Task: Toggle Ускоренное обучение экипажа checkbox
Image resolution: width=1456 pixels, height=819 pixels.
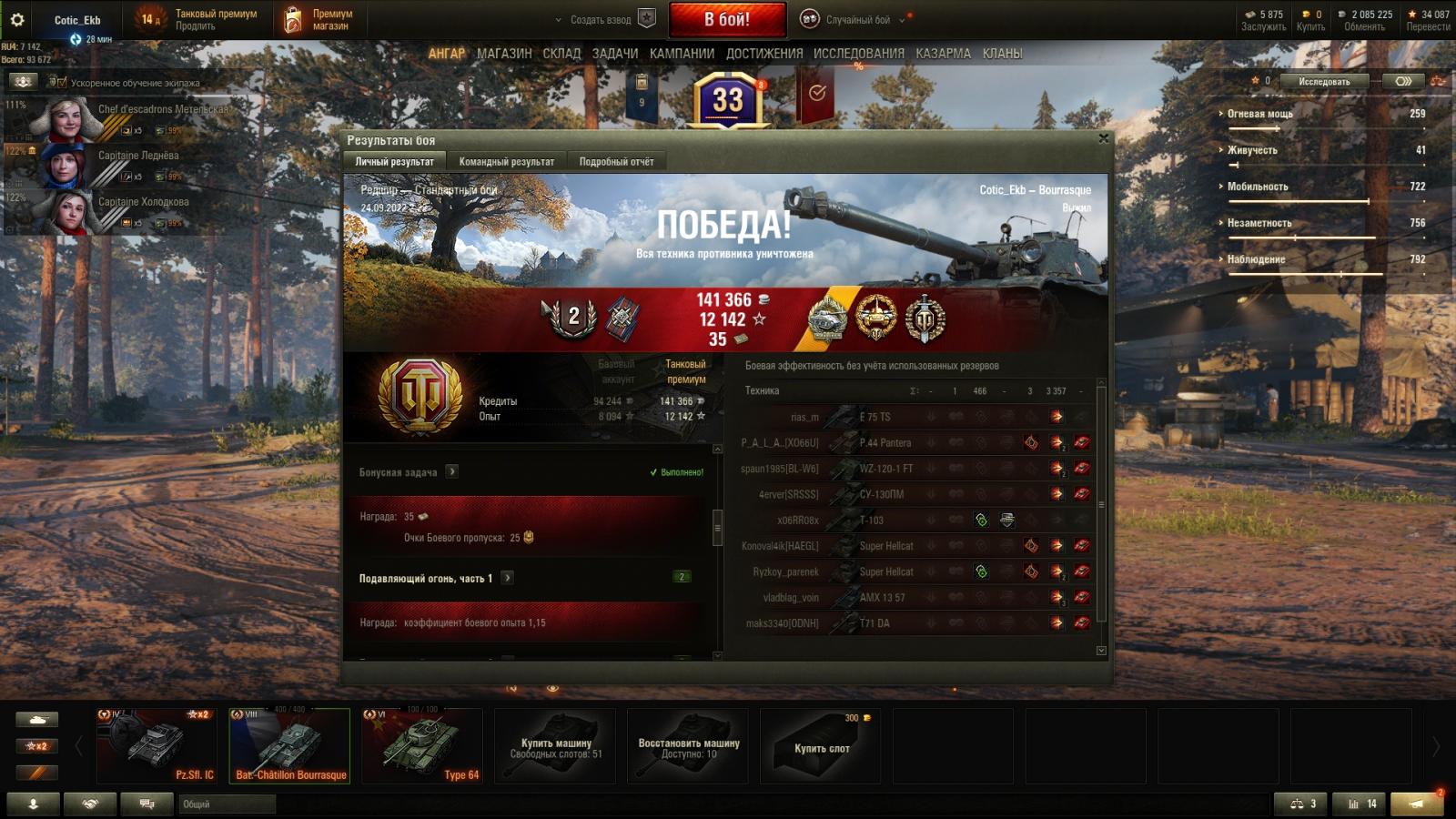Action: coord(62,83)
